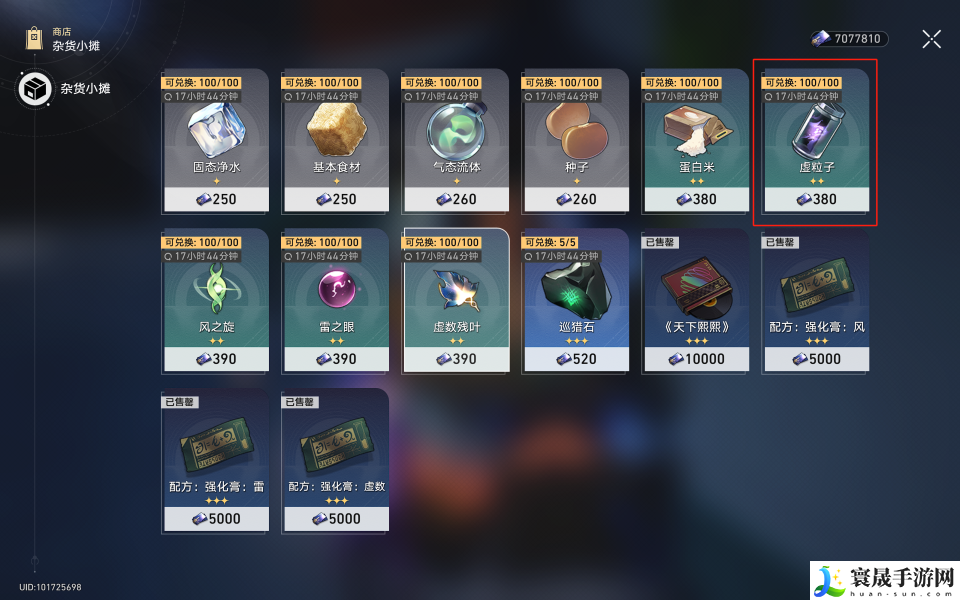Choose the highlighted 虚粒子 item card
This screenshot has height=600, width=960.
click(815, 140)
